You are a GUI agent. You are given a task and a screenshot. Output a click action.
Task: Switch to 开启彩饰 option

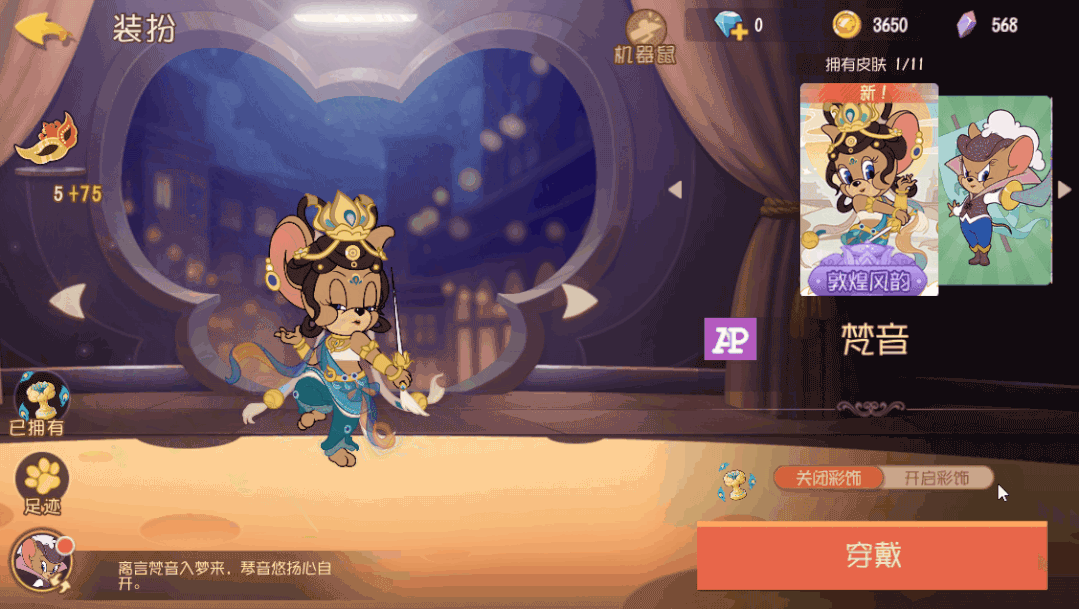tap(937, 478)
